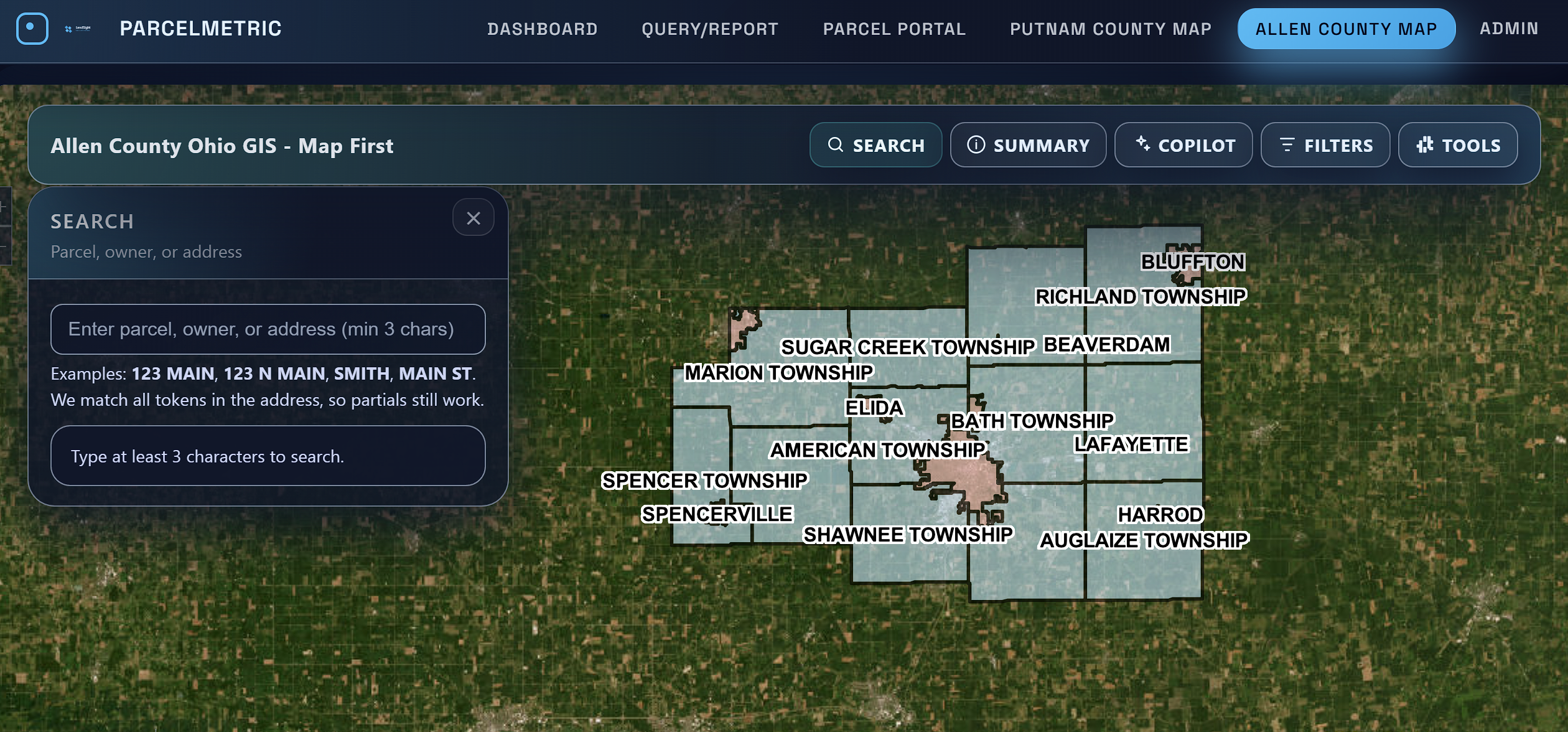Screen dimensions: 1568x732
Task: Click the sparkle icon on the COPILOT button
Action: pyautogui.click(x=1144, y=144)
